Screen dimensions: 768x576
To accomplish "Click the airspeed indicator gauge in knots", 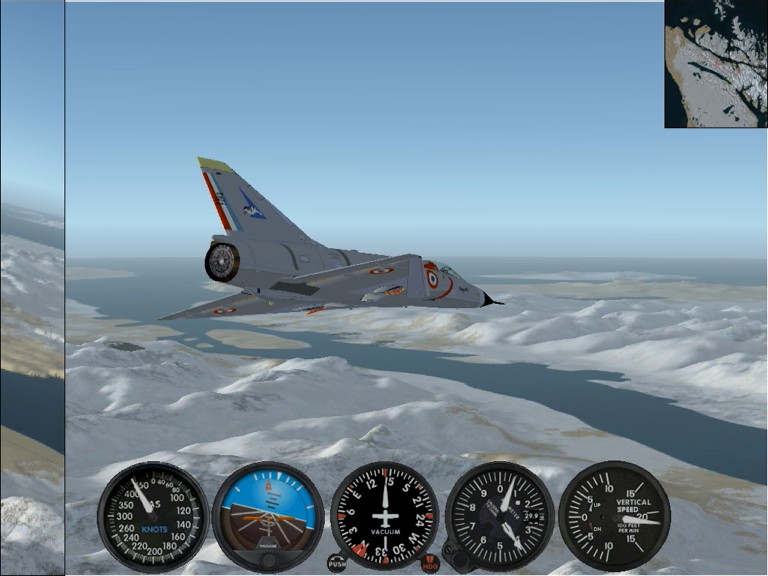I will coord(153,516).
